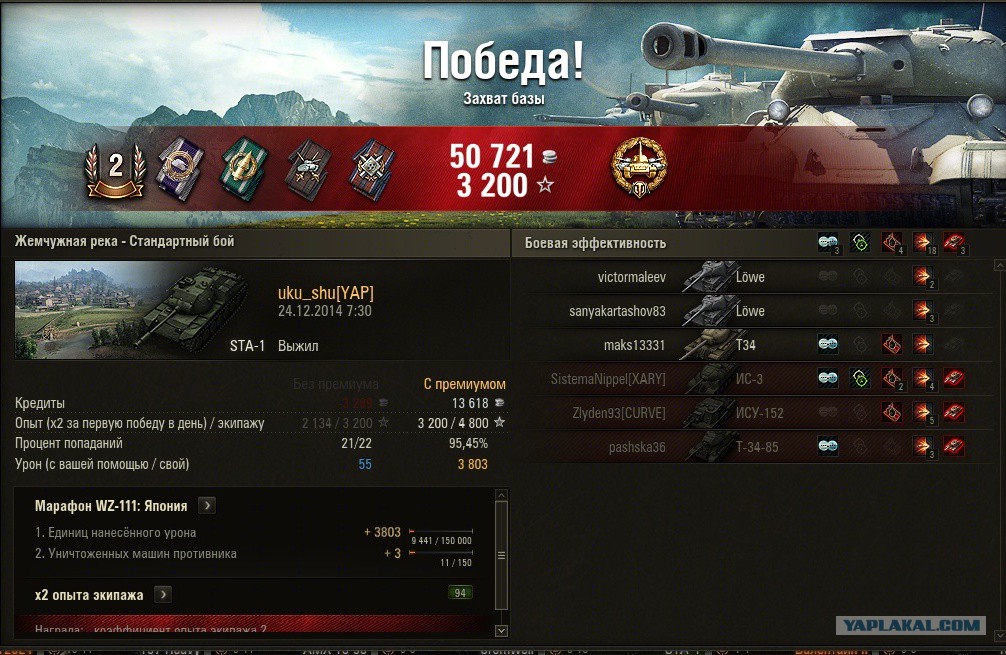Select the class 2 laurel badge
Screen dimensions: 1006x655
point(115,168)
